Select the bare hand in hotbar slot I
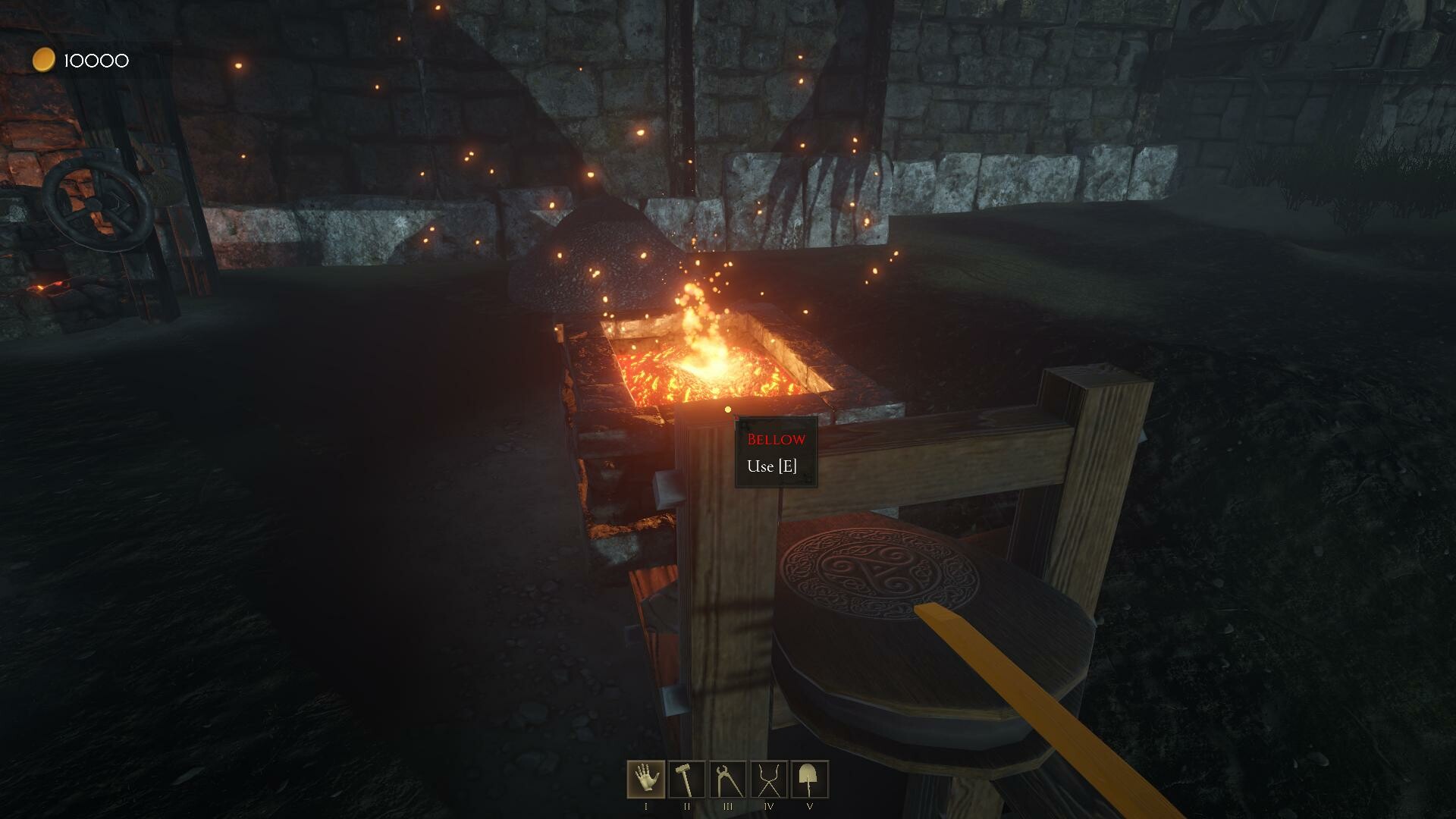Image resolution: width=1456 pixels, height=819 pixels. click(x=645, y=777)
